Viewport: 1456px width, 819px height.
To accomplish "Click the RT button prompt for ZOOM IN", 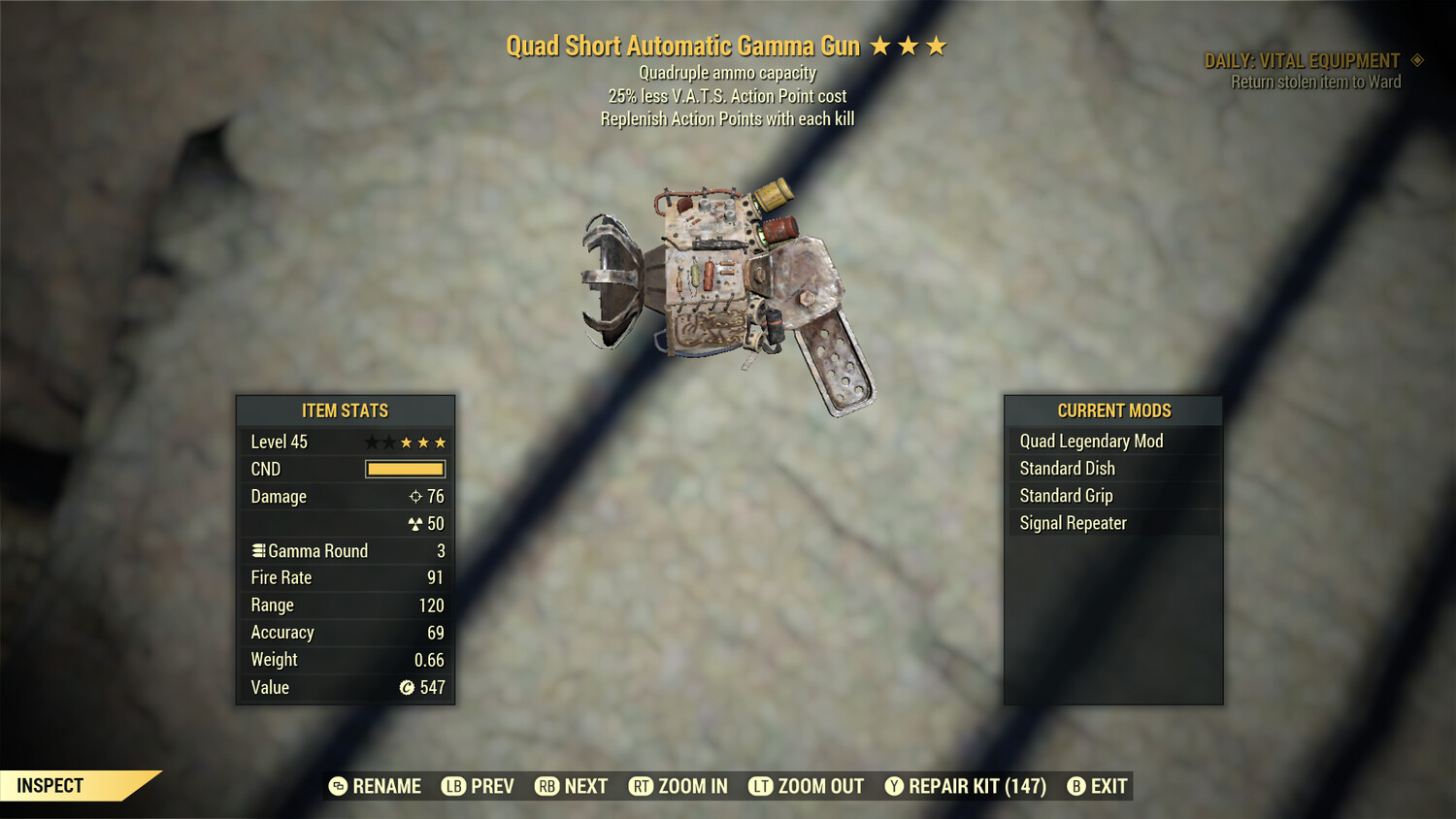I will [x=642, y=786].
